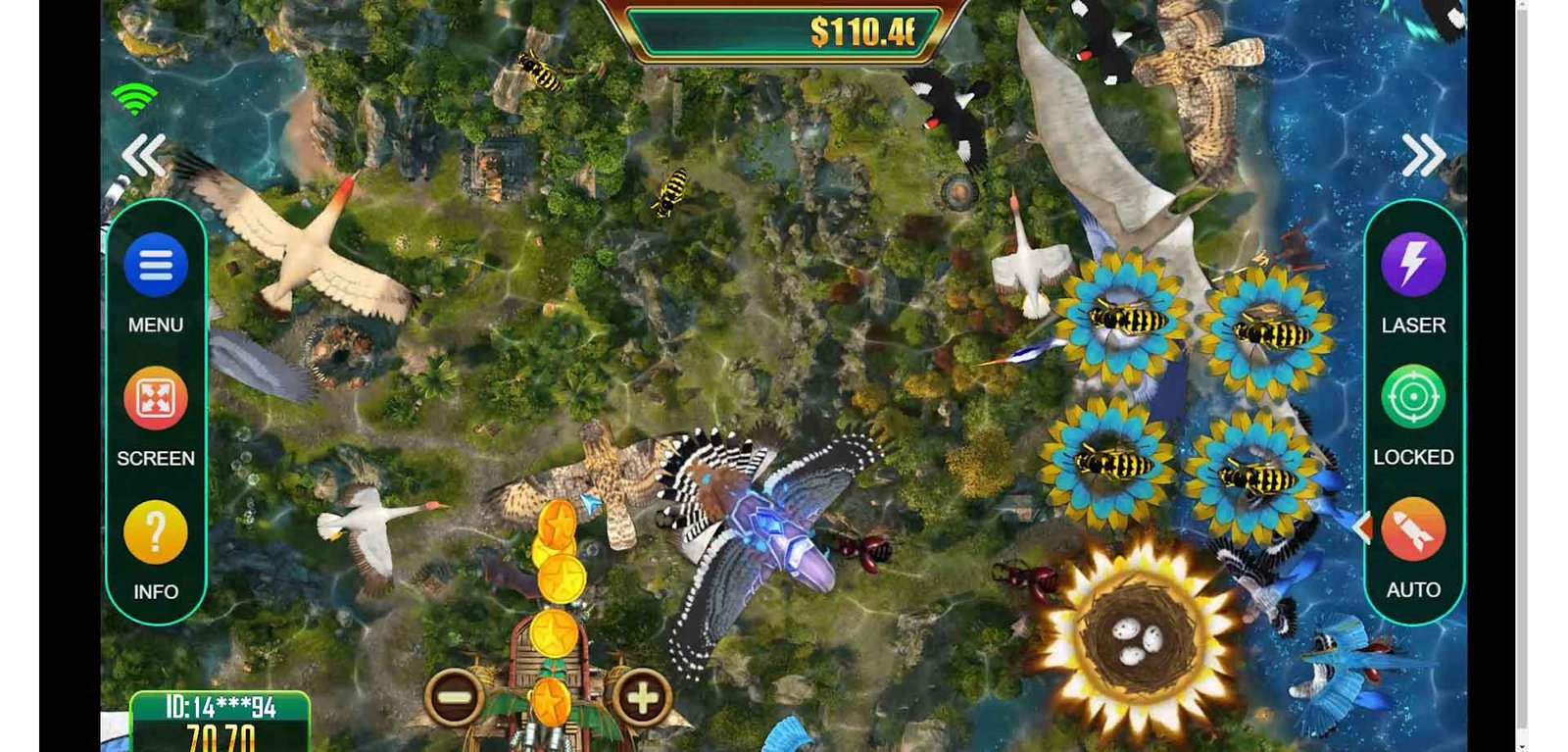This screenshot has height=752, width=1568.
Task: Collapse the left panel with double arrows
Action: click(x=144, y=156)
